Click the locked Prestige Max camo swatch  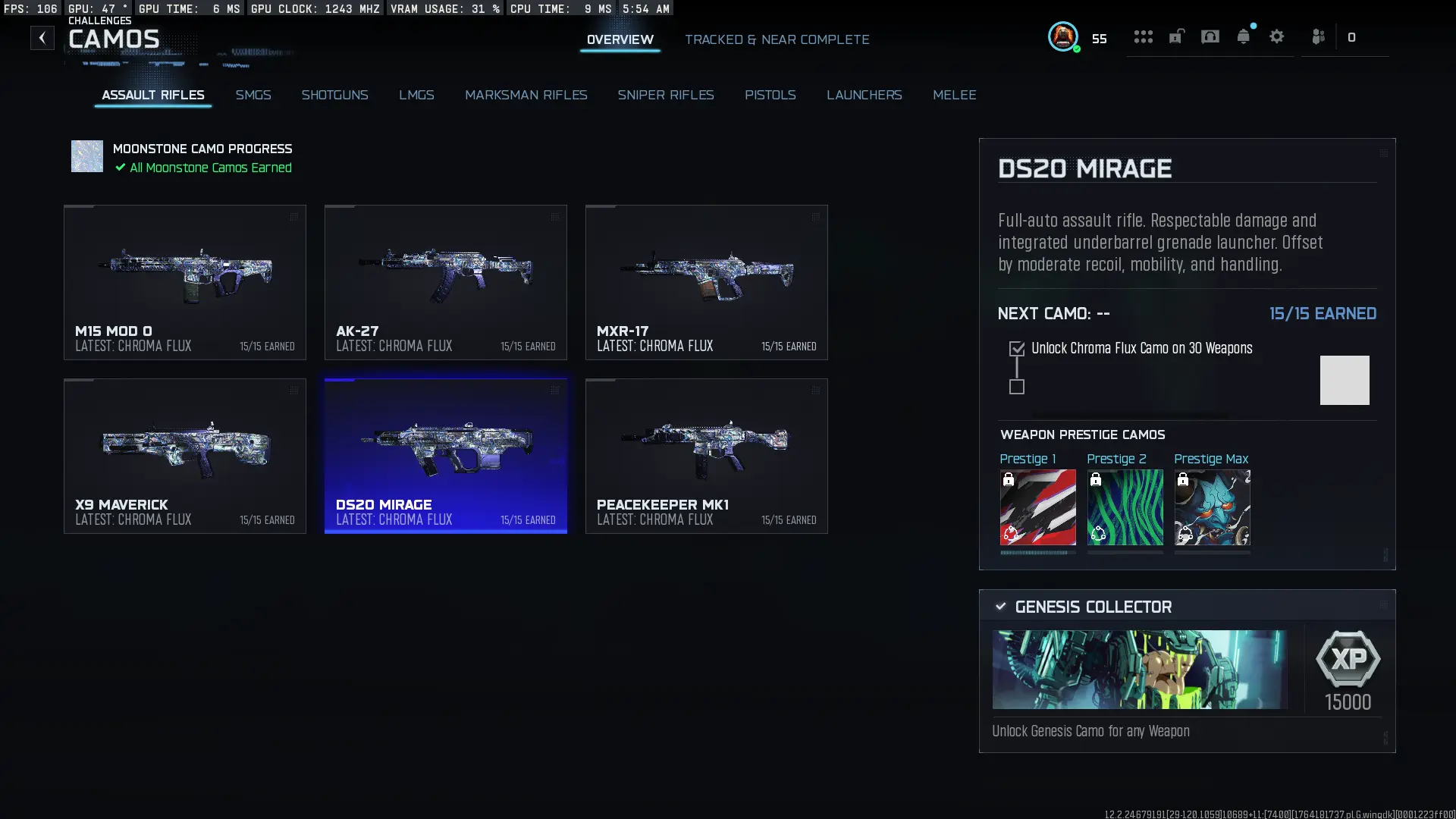pos(1211,507)
